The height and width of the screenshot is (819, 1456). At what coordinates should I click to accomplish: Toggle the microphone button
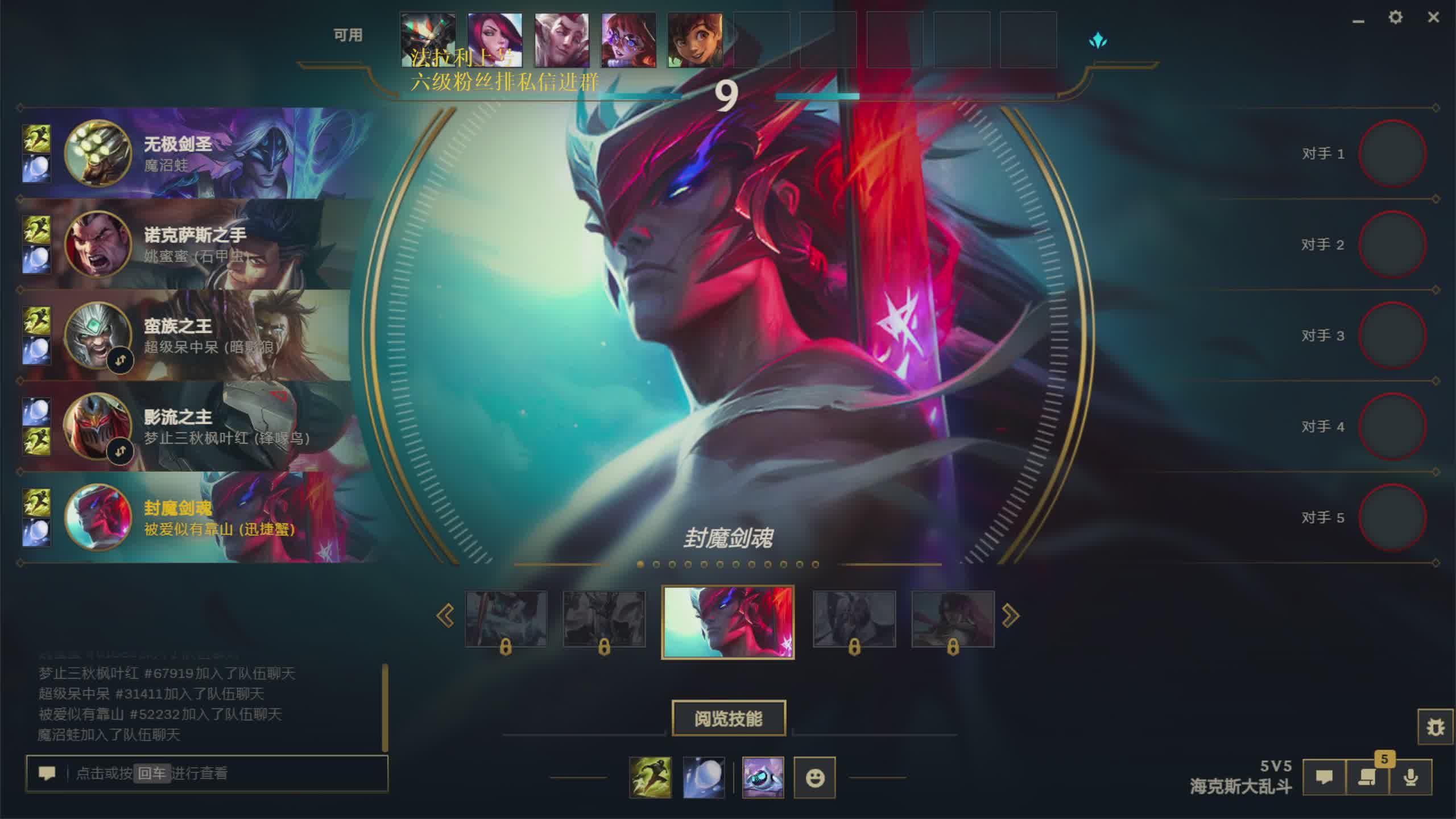[1410, 777]
